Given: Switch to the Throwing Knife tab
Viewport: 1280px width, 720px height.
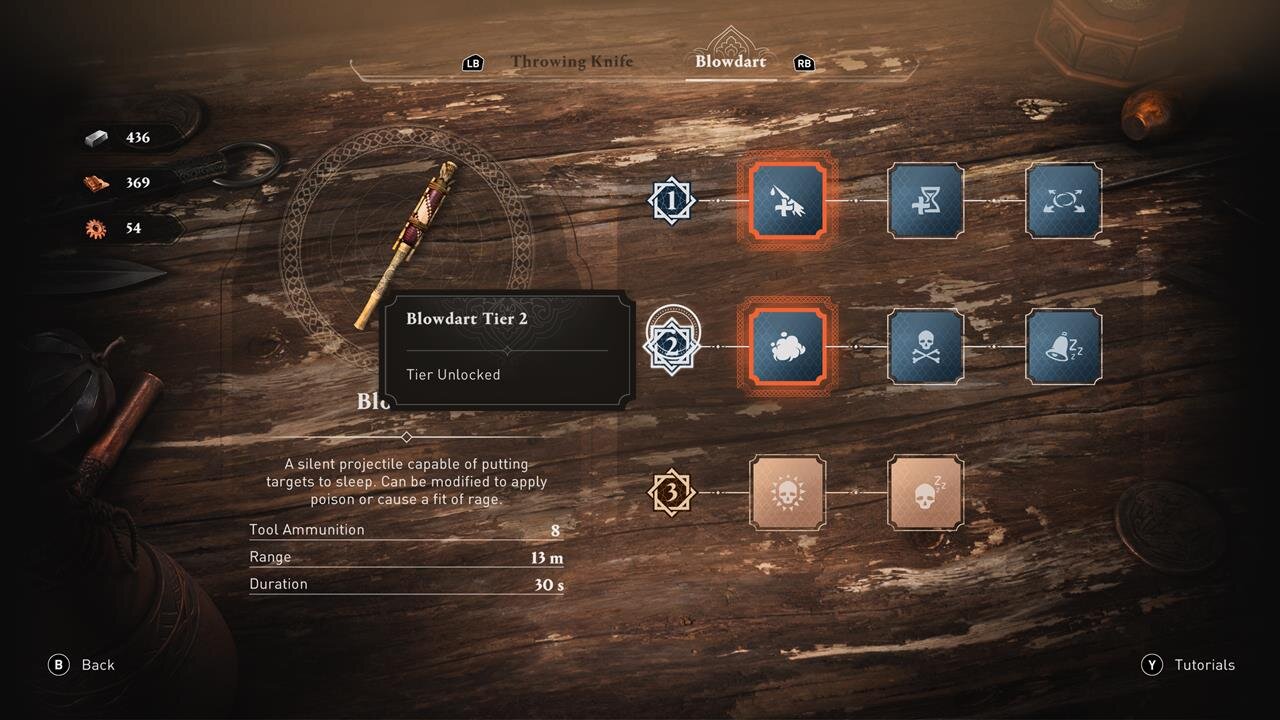Looking at the screenshot, I should (x=571, y=62).
